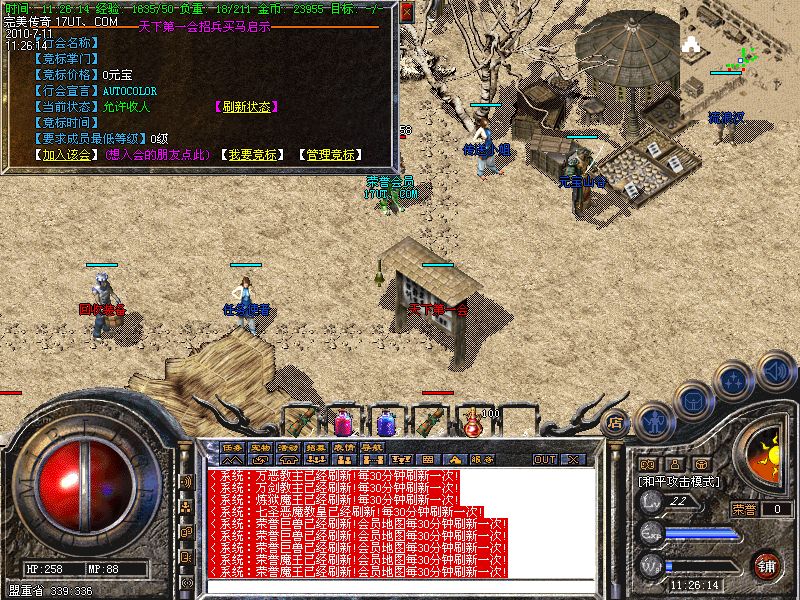The image size is (800, 600).
Task: Toggle the 和平攻击模式 attack mode label
Action: point(682,481)
